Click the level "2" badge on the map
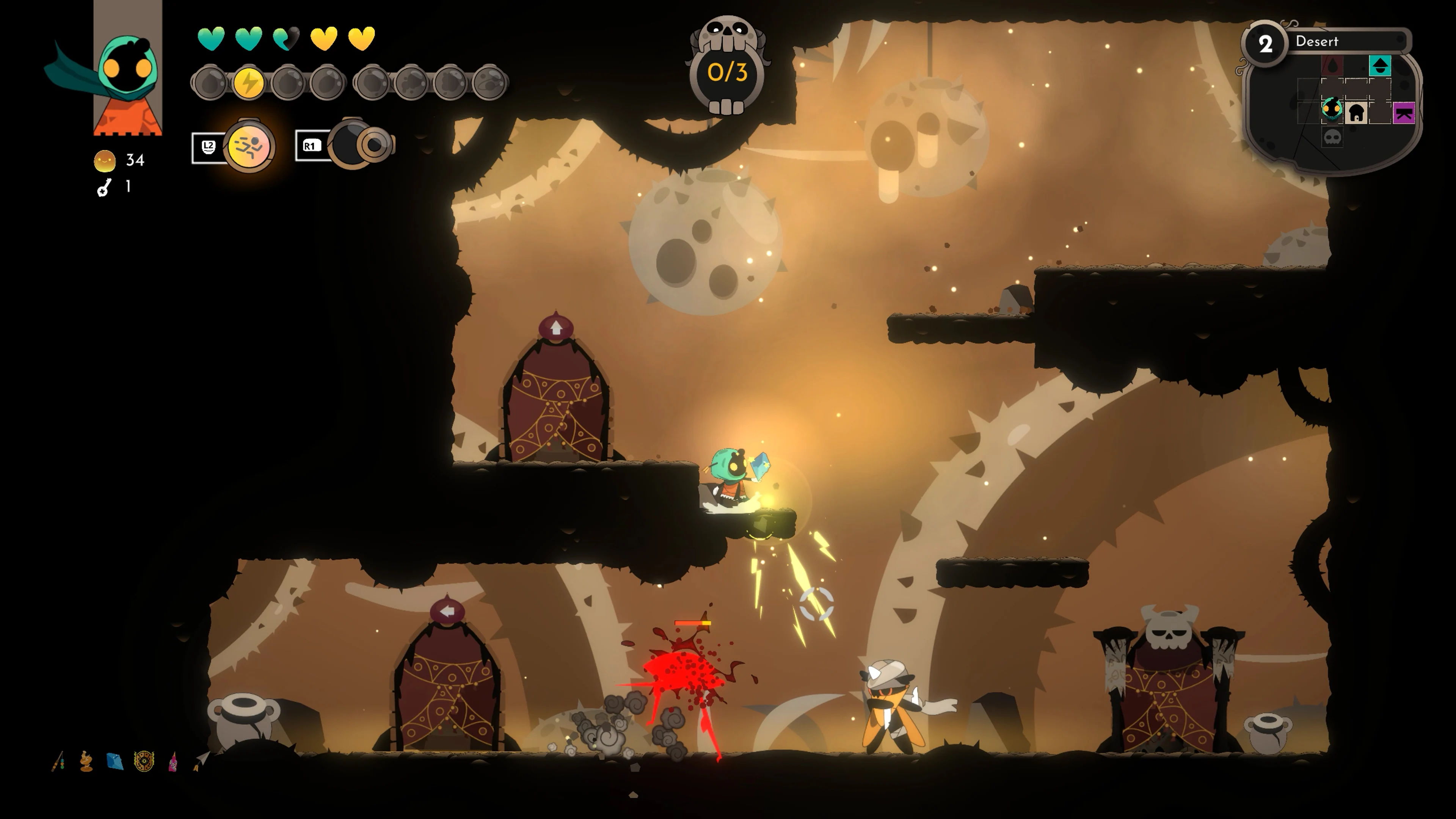The image size is (1456, 819). [x=1266, y=44]
